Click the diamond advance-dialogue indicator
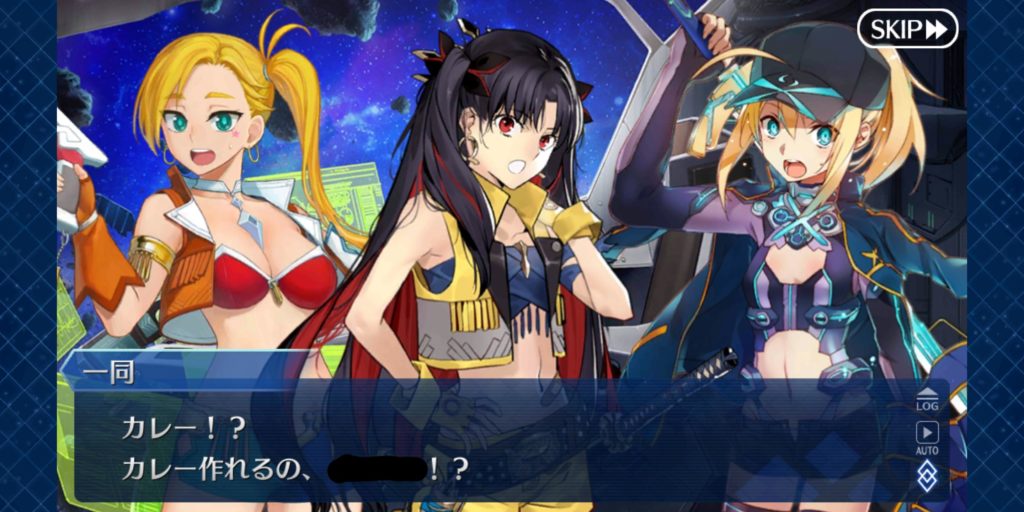Image resolution: width=1024 pixels, height=512 pixels. click(x=927, y=476)
